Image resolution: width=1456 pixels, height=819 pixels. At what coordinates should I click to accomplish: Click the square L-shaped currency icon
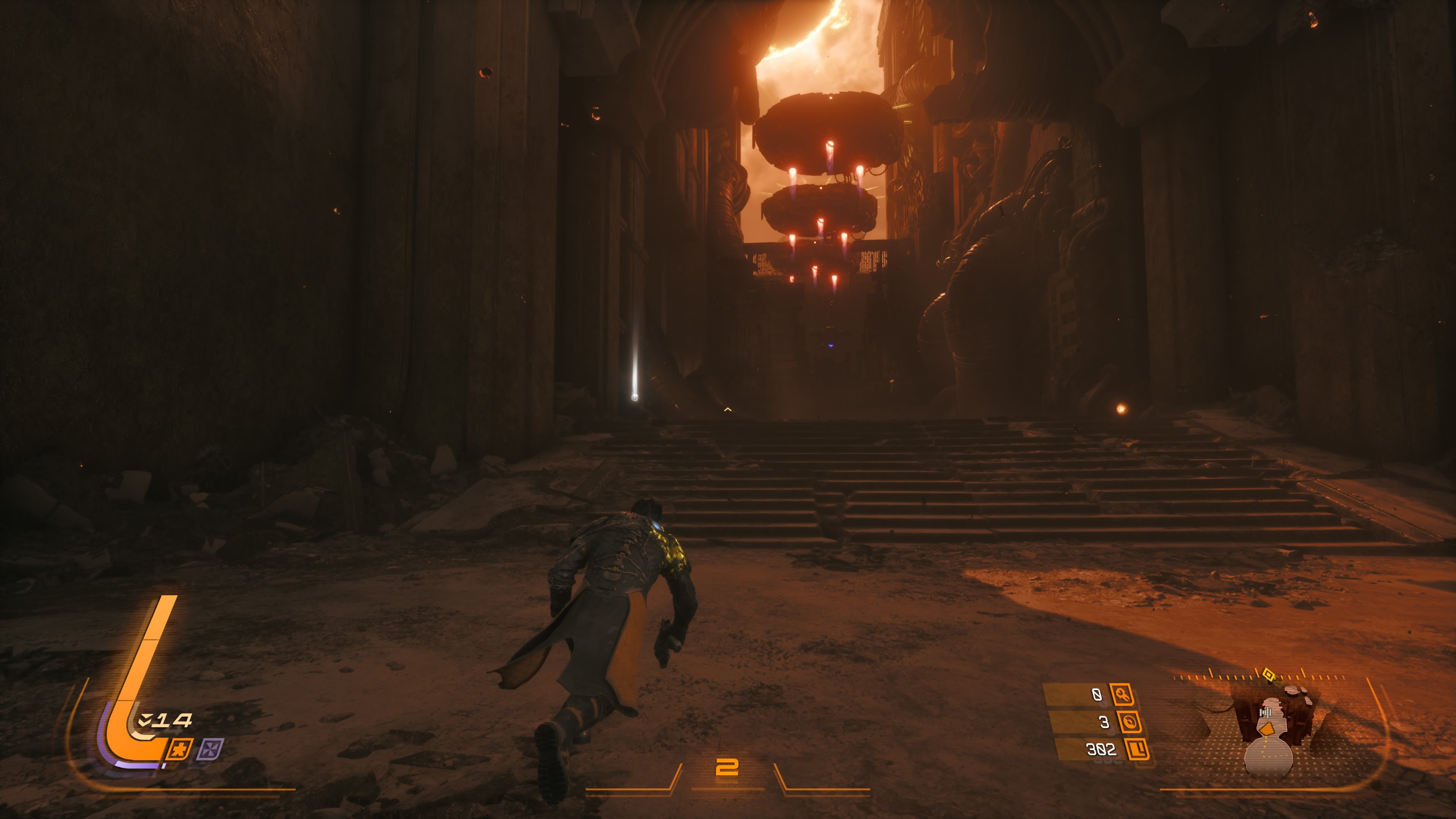[1137, 750]
